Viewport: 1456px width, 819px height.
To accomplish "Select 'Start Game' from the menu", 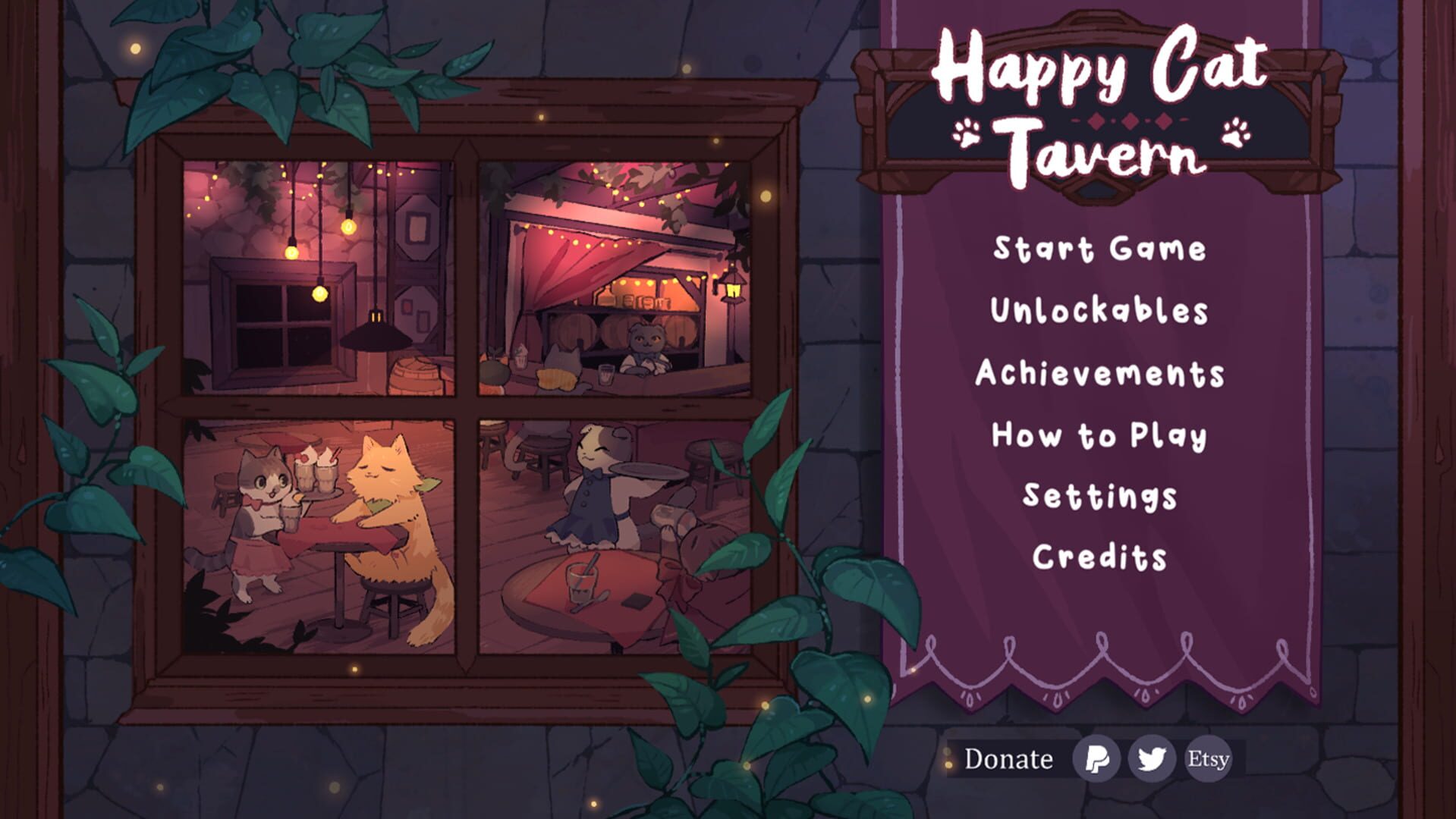I will (1100, 248).
